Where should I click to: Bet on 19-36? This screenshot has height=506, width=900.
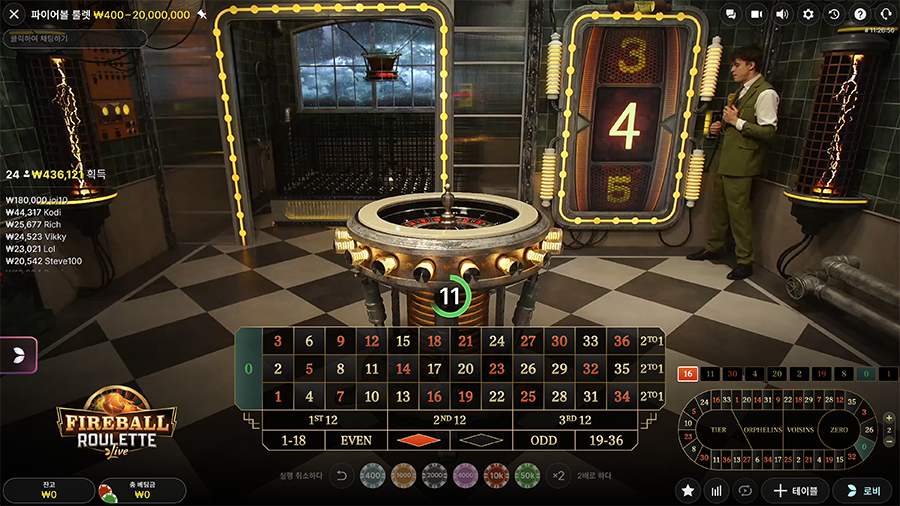[x=607, y=440]
